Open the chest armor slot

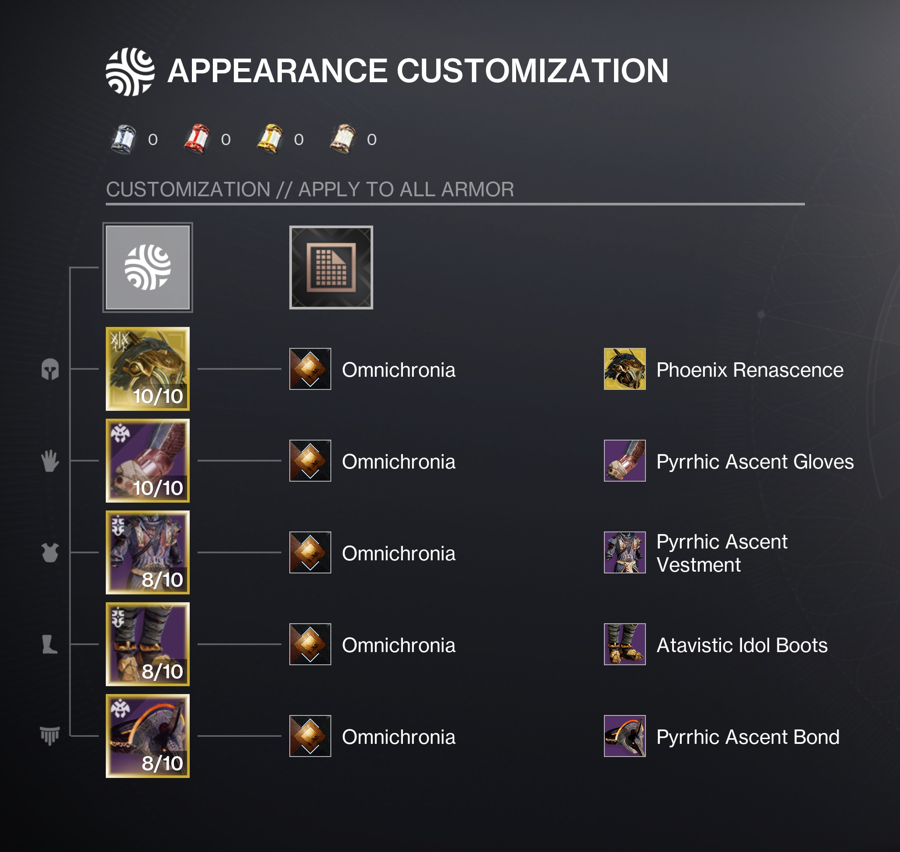tap(148, 553)
